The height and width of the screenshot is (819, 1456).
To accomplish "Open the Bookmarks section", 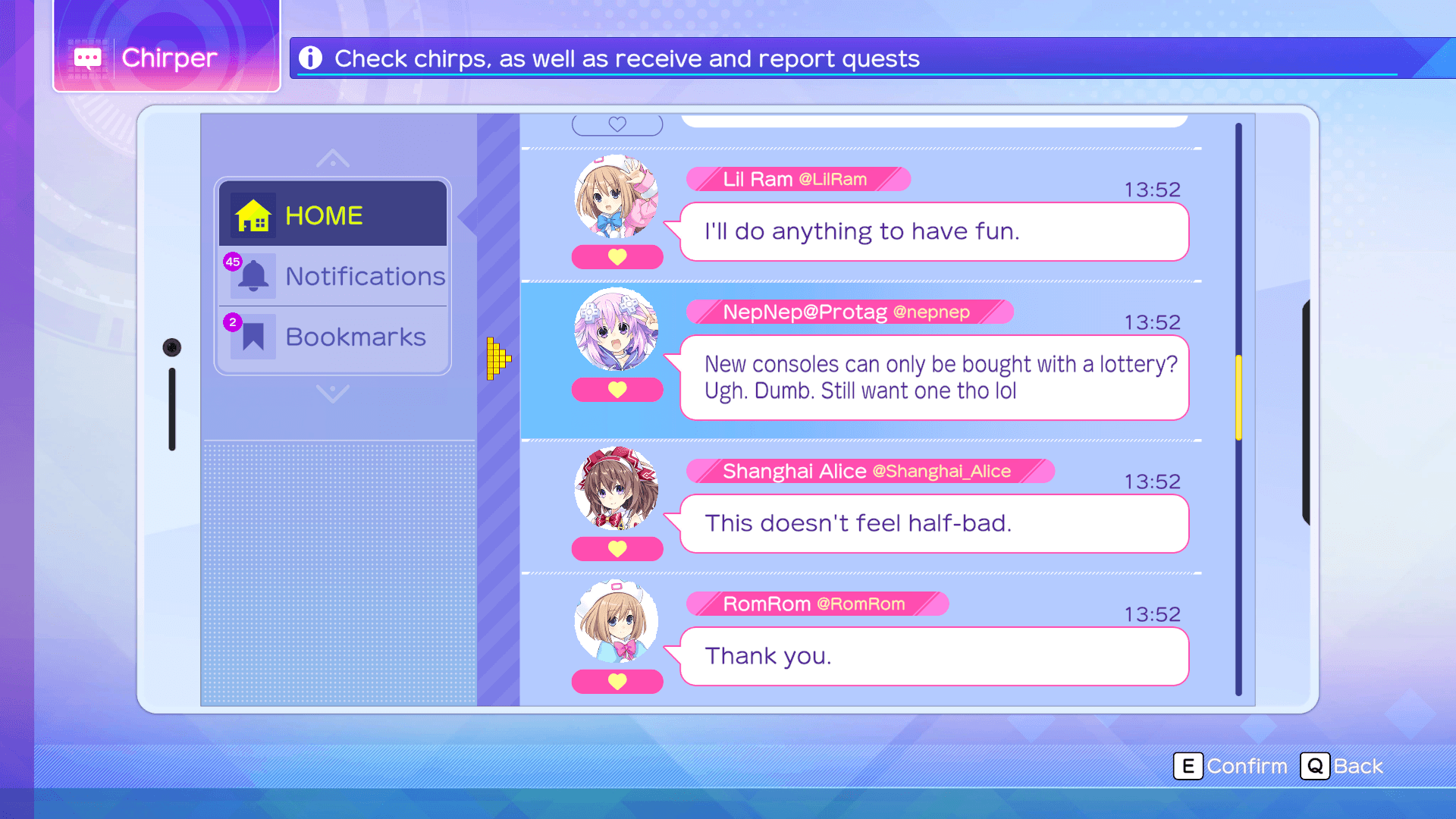I will click(334, 337).
